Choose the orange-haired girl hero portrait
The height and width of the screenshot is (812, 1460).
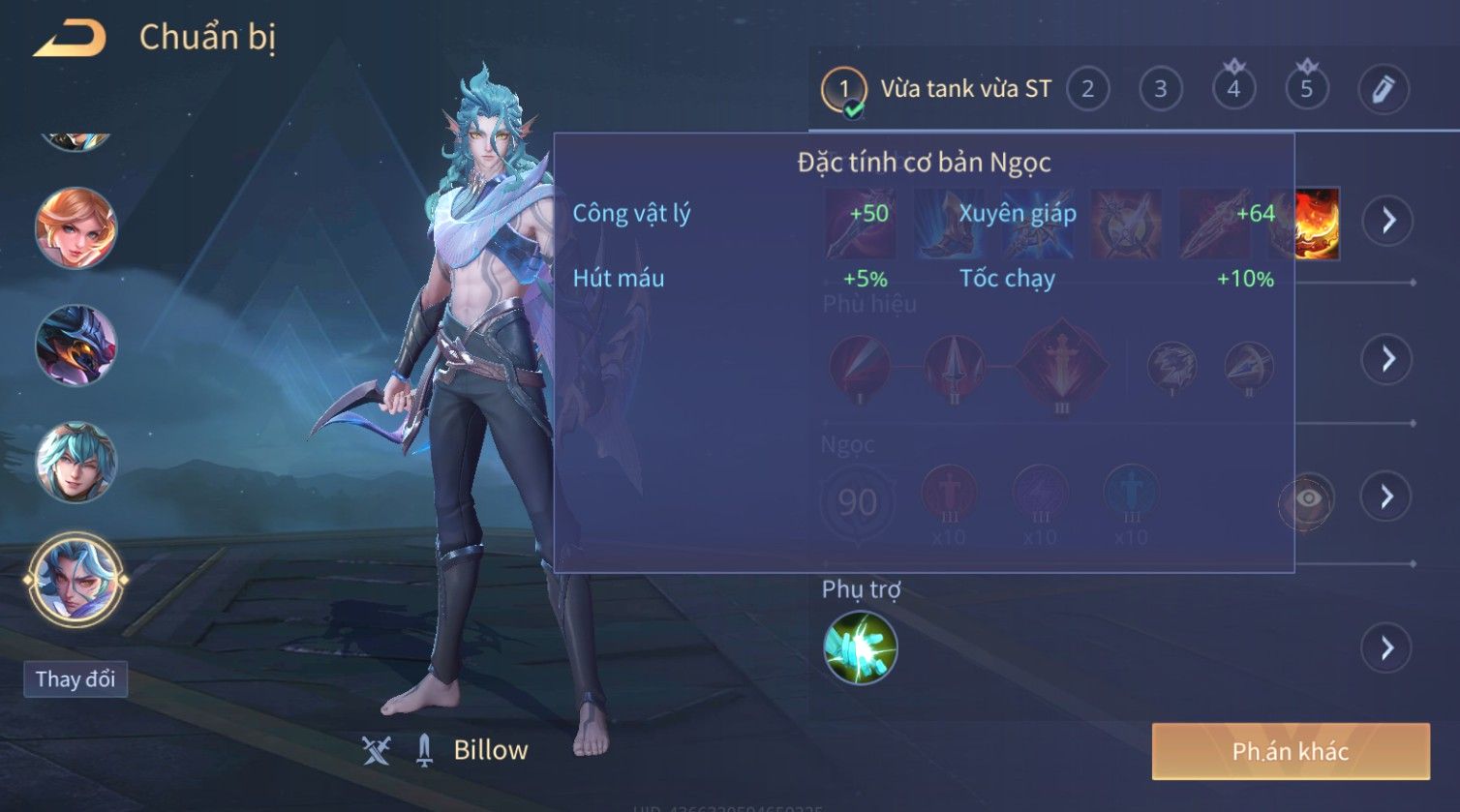pyautogui.click(x=76, y=228)
